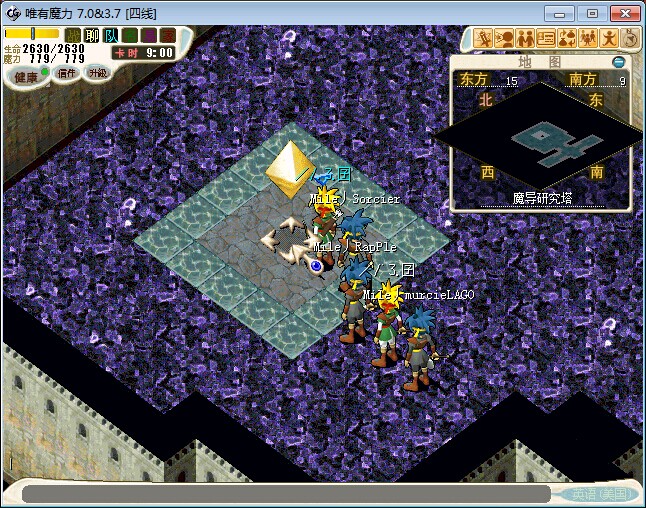Toggle the 聊 chat mode button
Viewport: 646px width, 508px height.
click(x=92, y=36)
